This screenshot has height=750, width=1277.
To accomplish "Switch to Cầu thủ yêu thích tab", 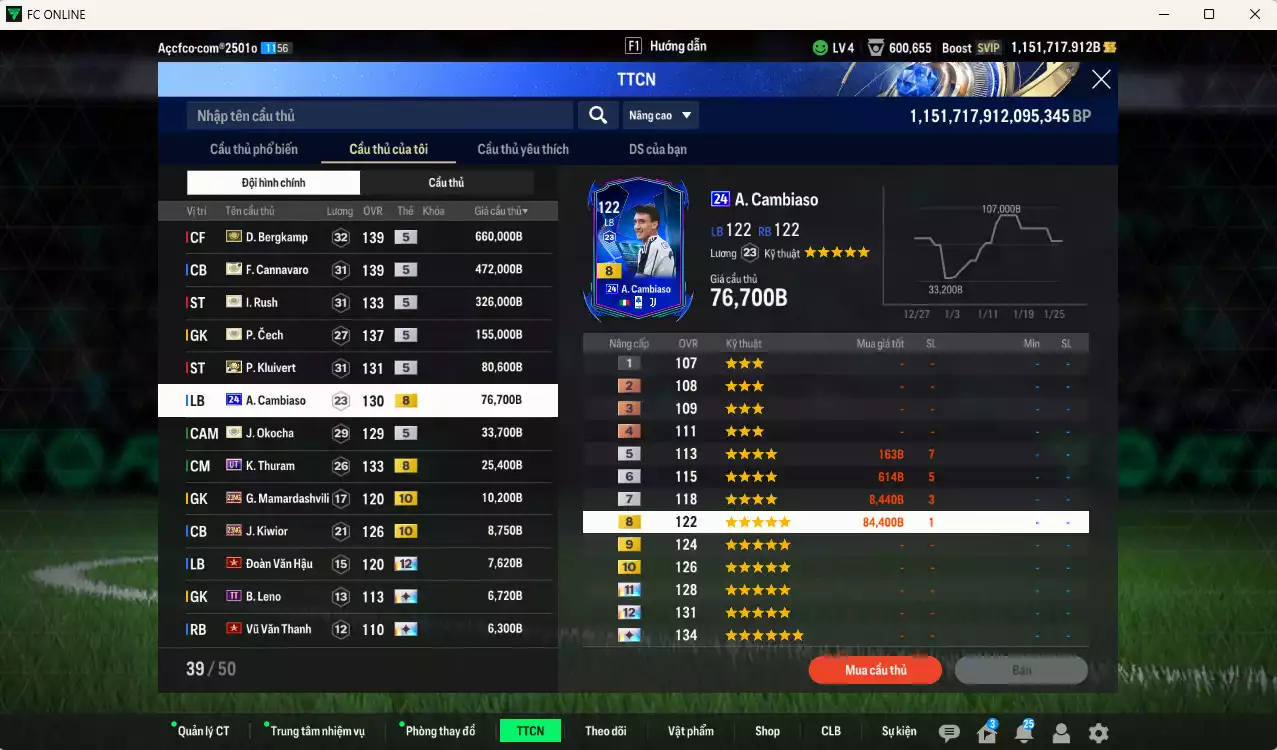I will pyautogui.click(x=523, y=150).
